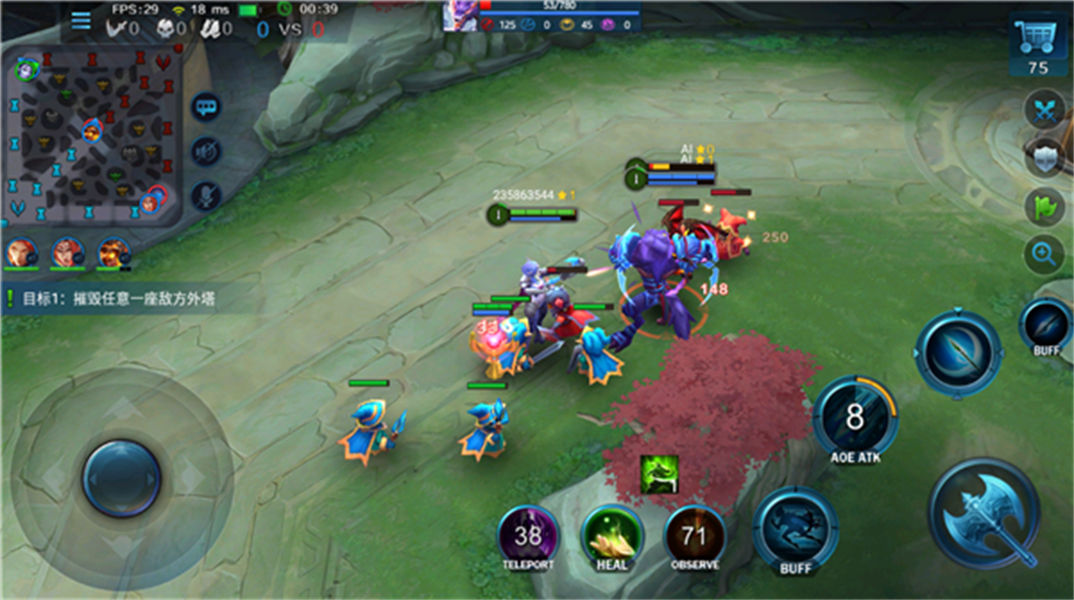Toggle the muted microphone button
The height and width of the screenshot is (600, 1074).
tap(206, 196)
